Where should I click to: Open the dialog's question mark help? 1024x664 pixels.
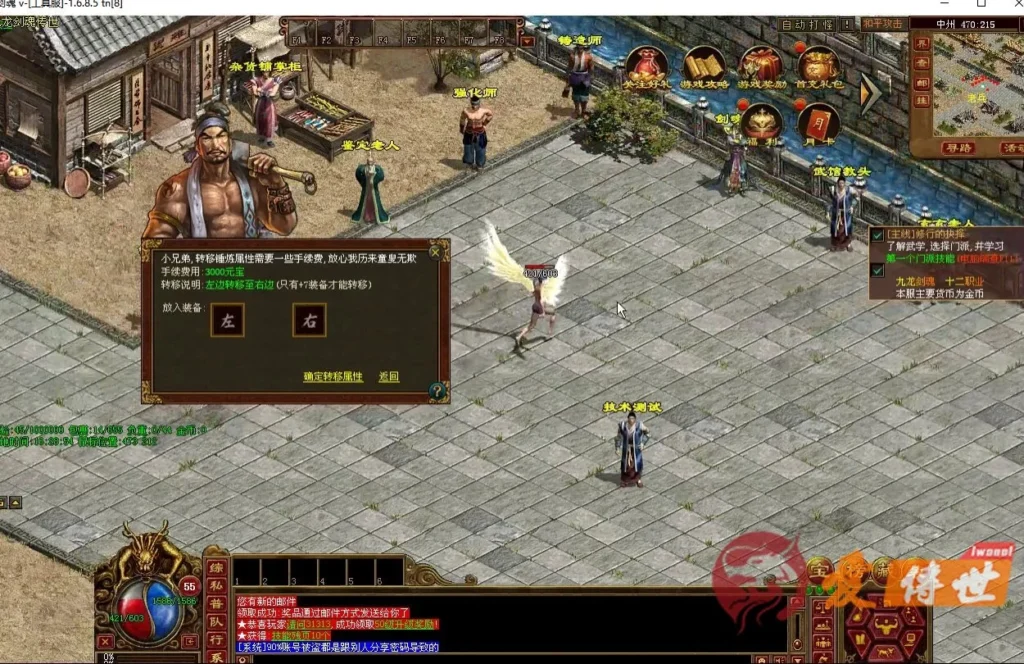point(437,391)
